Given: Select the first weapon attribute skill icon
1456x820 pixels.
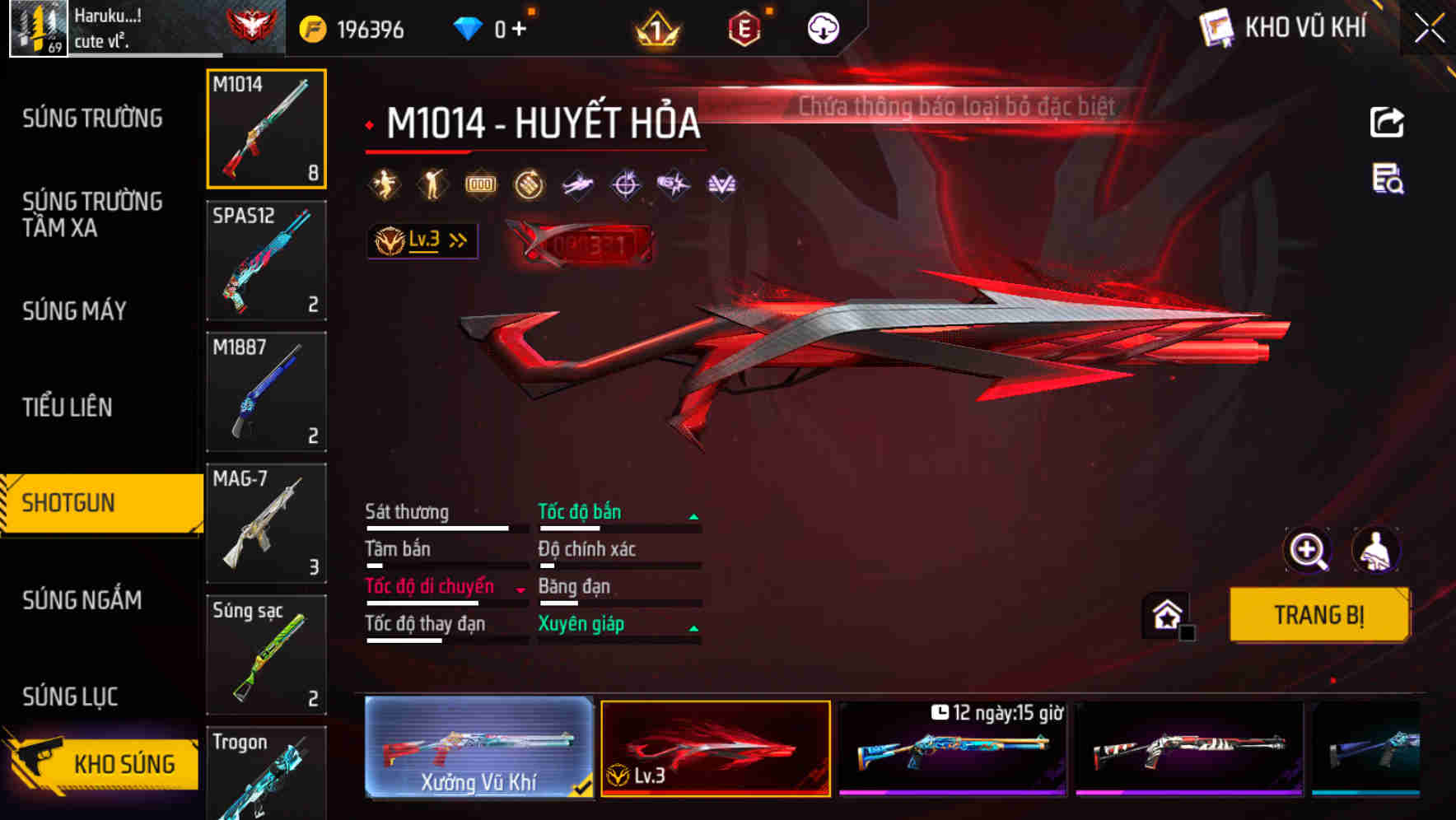Looking at the screenshot, I should [384, 184].
